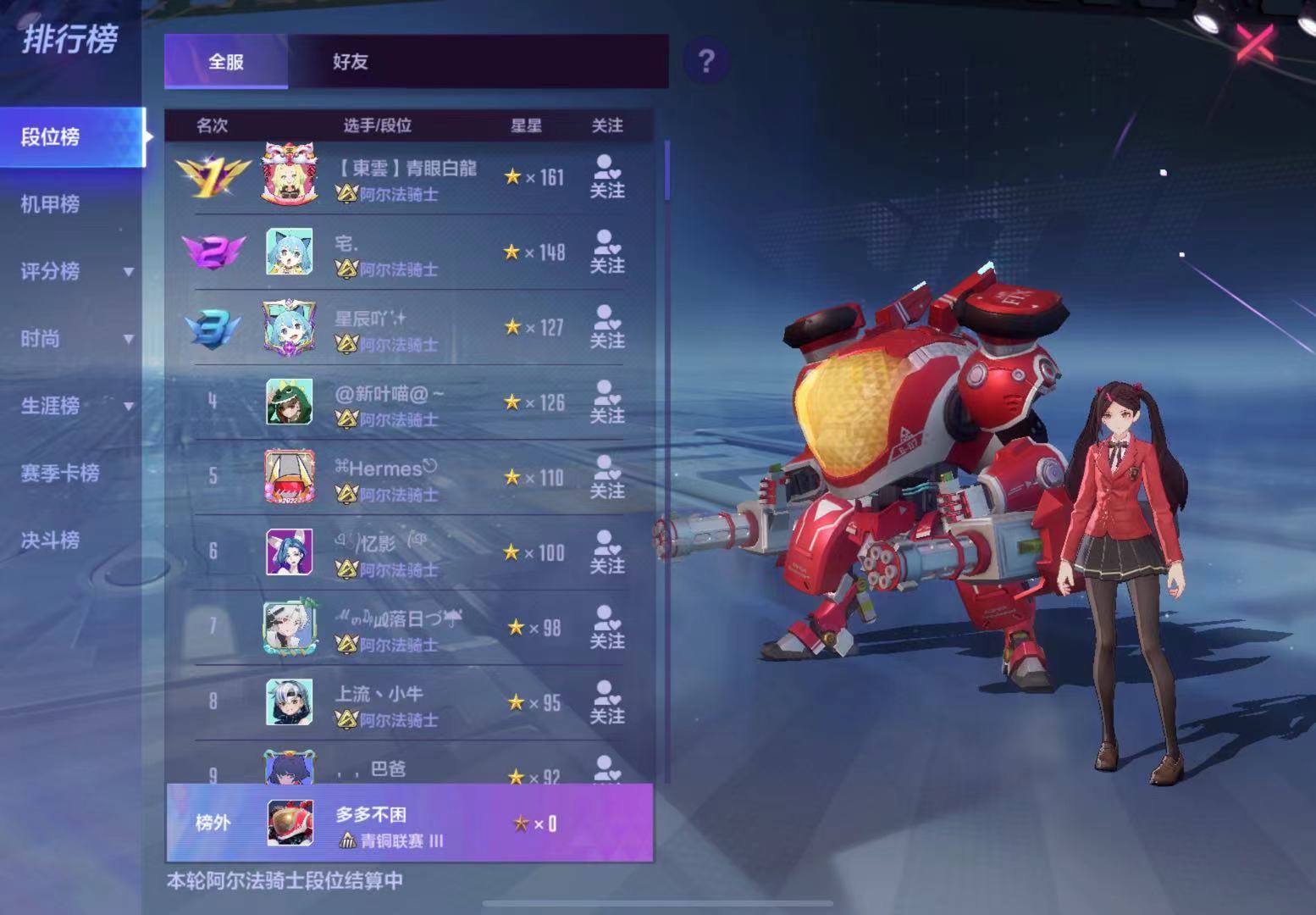
Task: Follow the rank 2 player 宅.
Action: pyautogui.click(x=607, y=252)
